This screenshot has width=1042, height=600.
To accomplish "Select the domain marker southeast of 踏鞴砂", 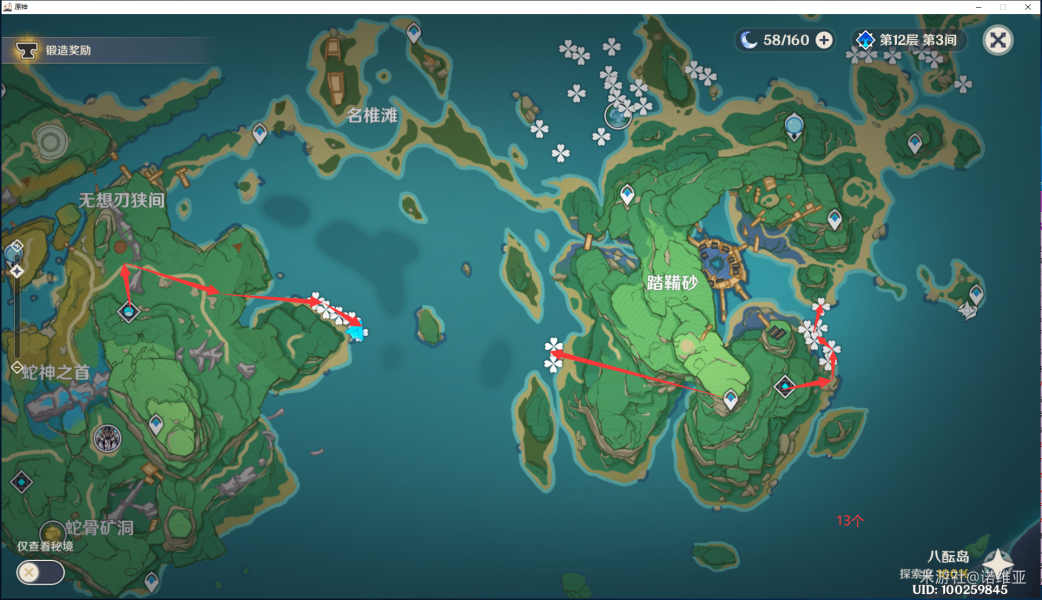I will point(786,385).
